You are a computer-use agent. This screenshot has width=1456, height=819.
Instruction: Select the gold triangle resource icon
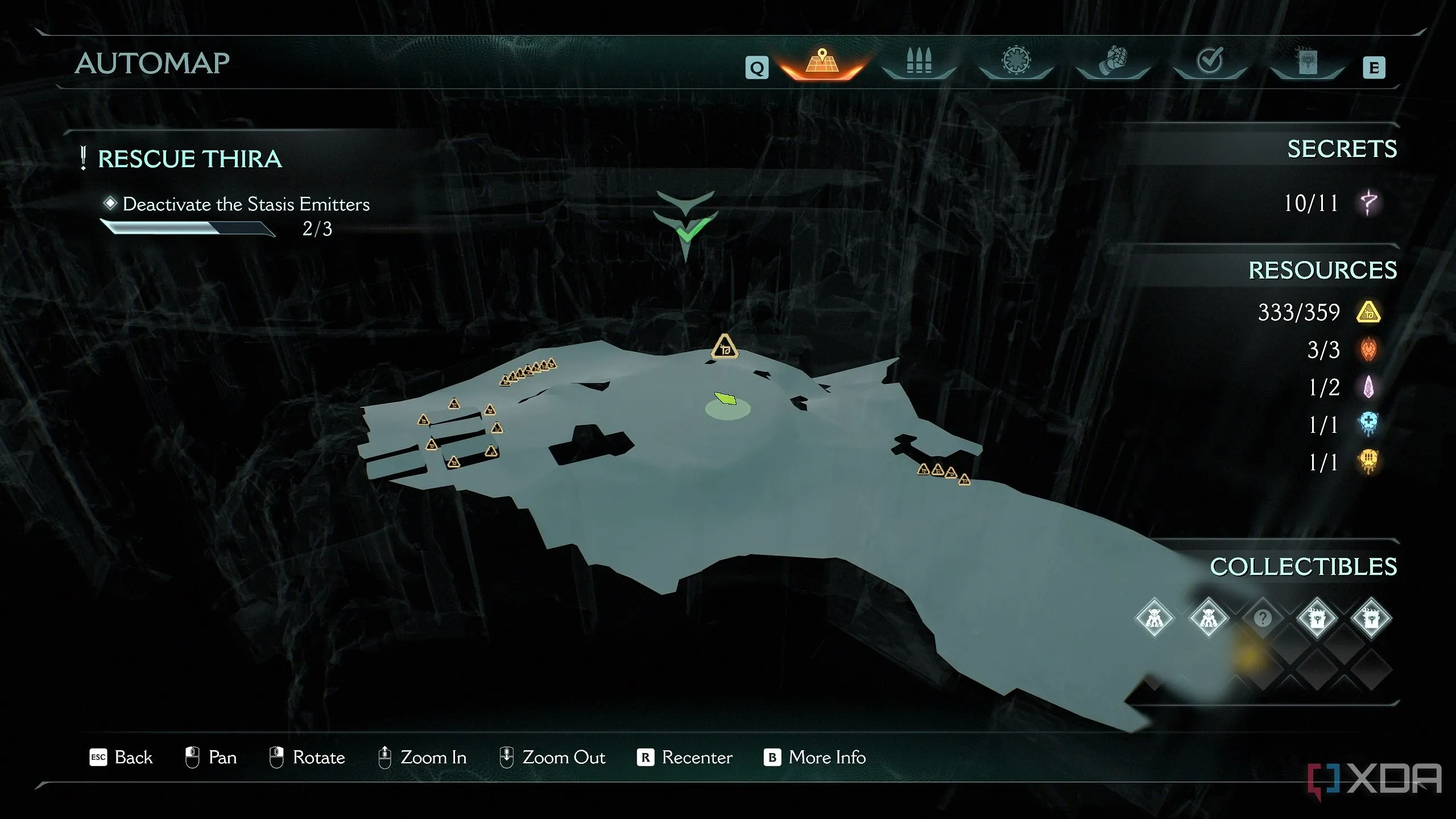coord(1368,312)
